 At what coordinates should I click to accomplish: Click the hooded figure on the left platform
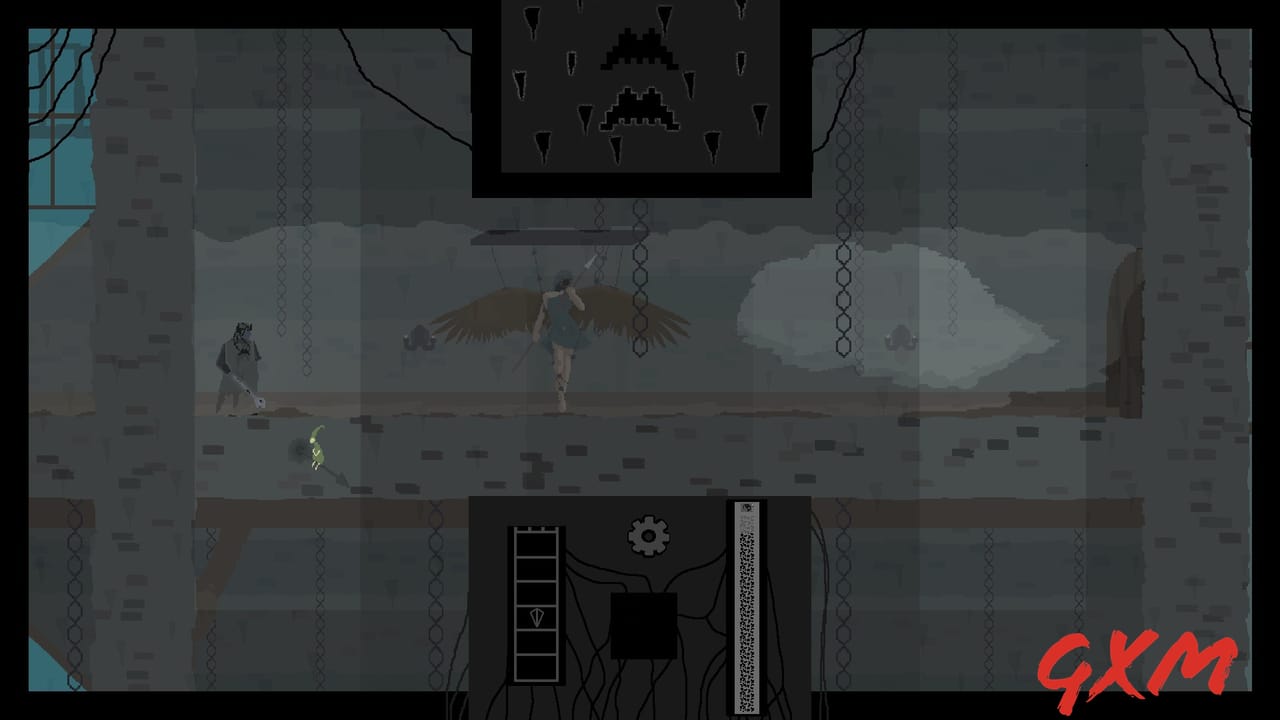click(240, 360)
